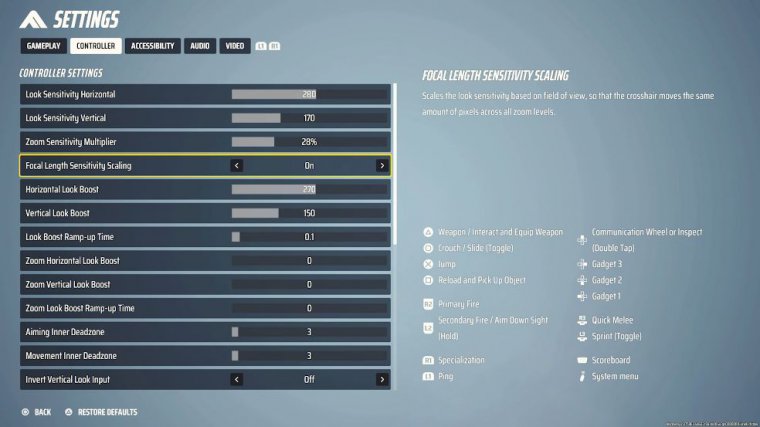760x427 pixels.
Task: Go back from the settings screen
Action: [x=36, y=412]
